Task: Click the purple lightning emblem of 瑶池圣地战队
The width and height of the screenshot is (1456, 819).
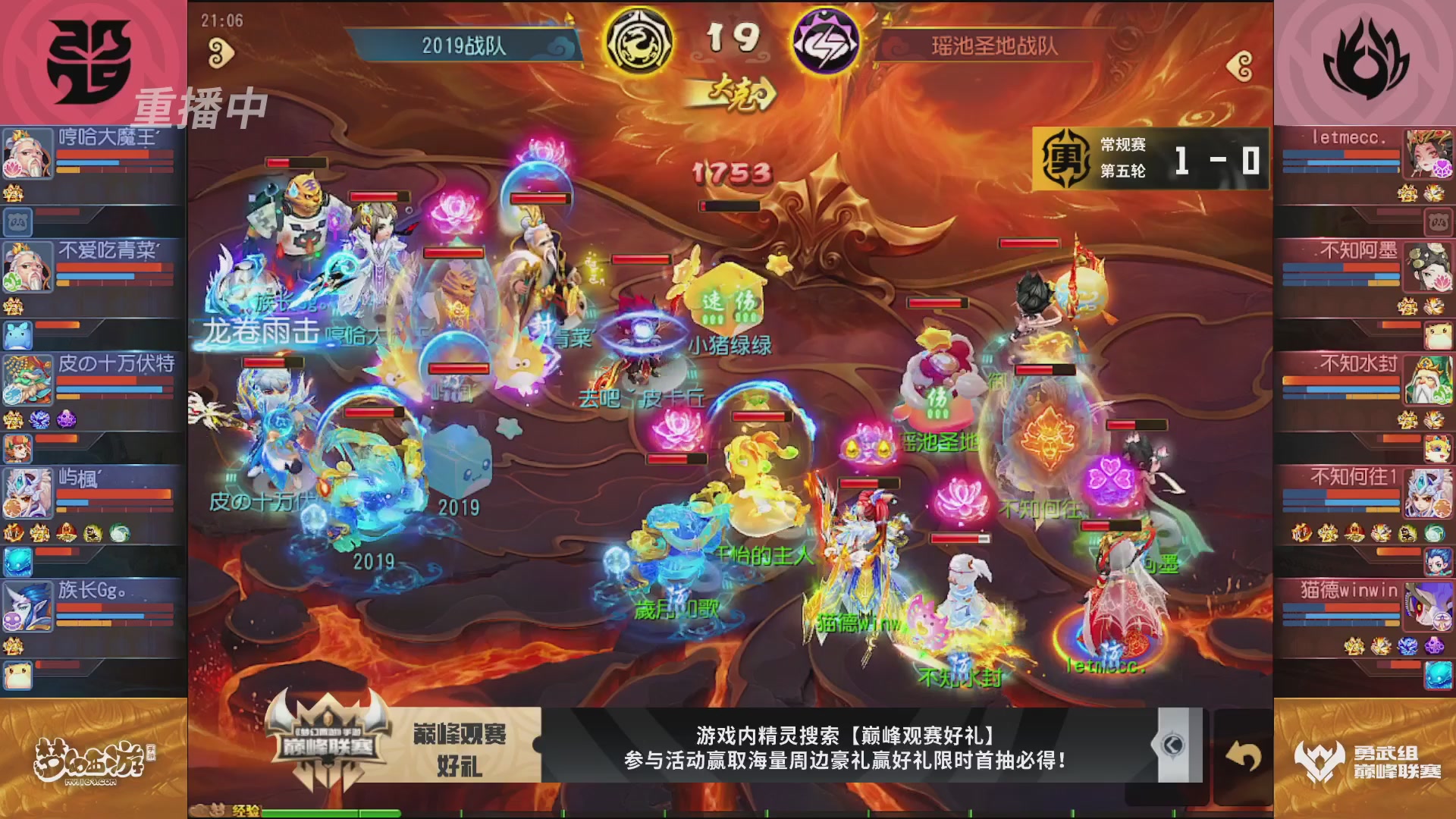Action: [827, 42]
